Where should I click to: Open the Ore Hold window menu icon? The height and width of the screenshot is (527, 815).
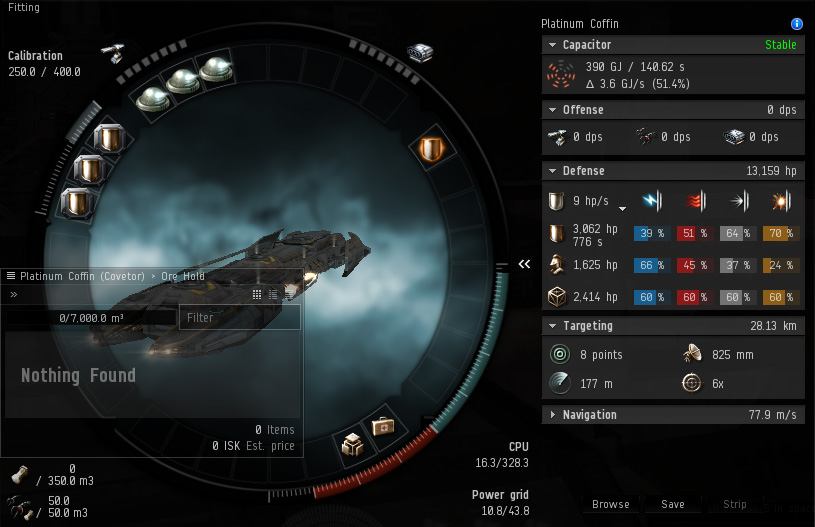[x=11, y=276]
